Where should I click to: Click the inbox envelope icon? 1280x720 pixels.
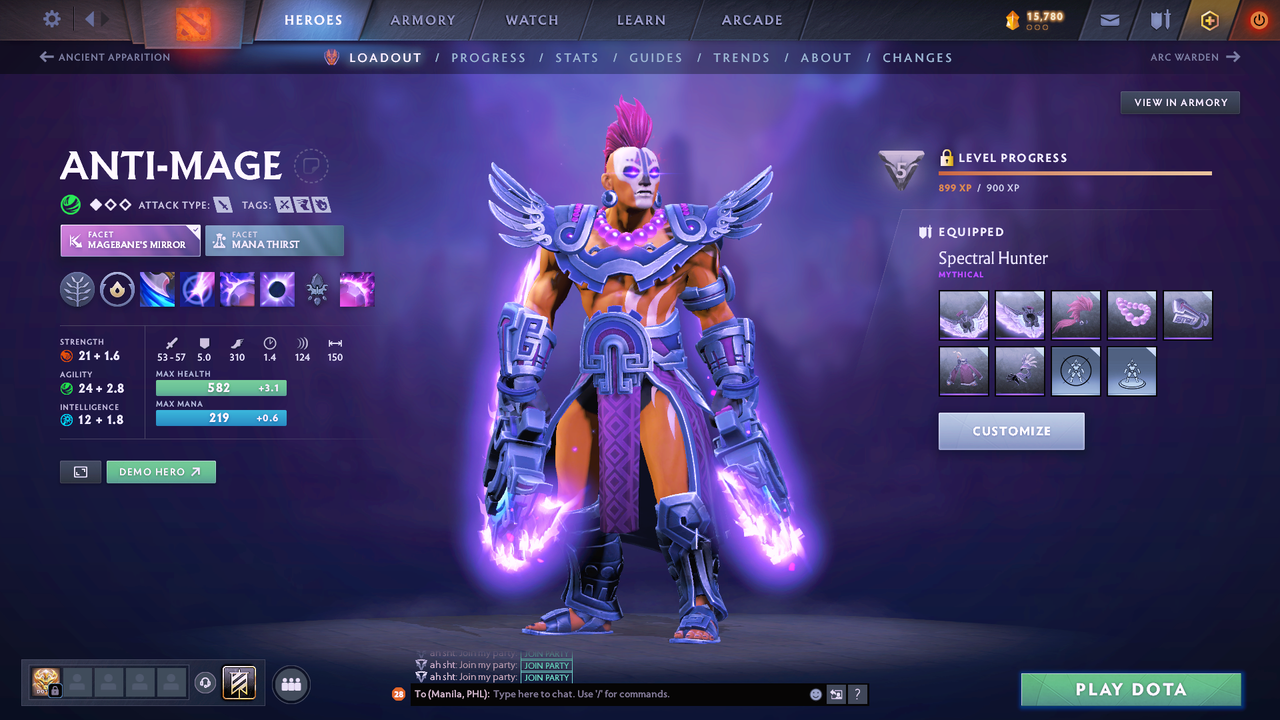click(x=1110, y=19)
